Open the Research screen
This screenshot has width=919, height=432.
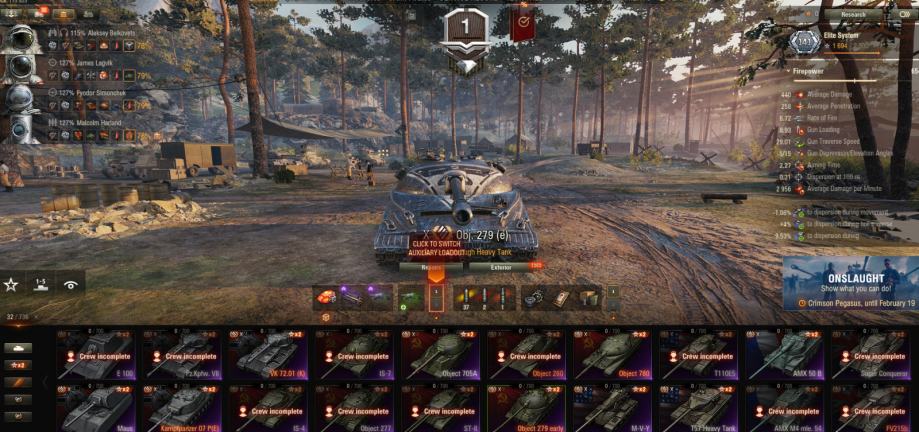pos(853,15)
